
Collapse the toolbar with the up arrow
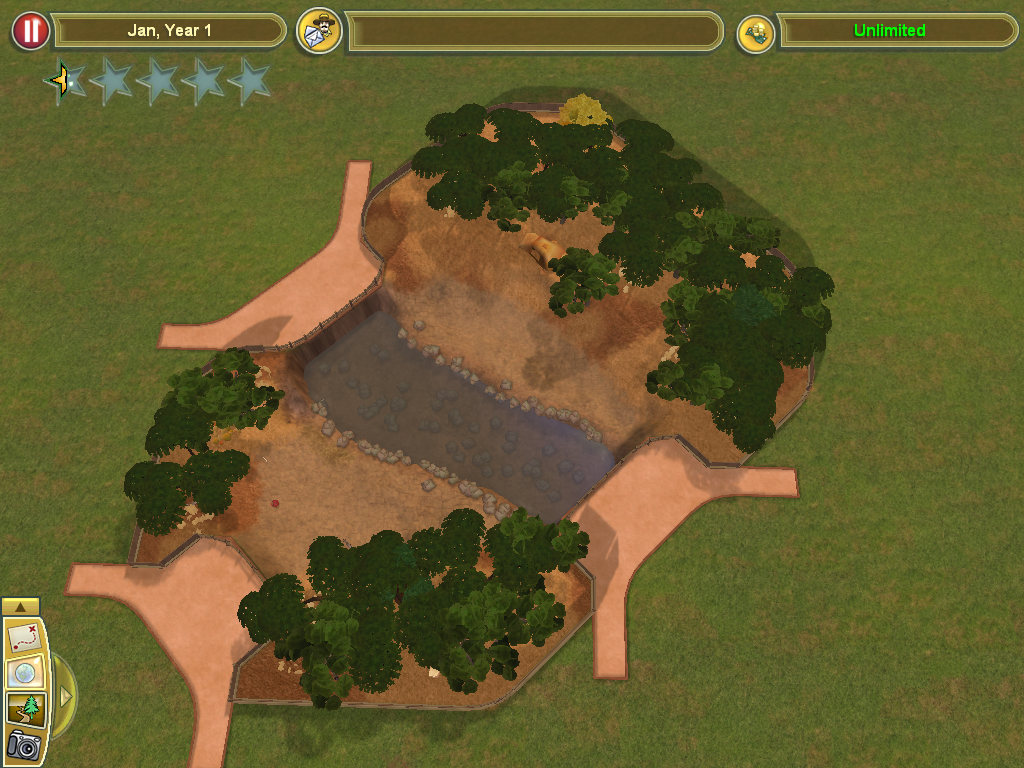pos(21,607)
